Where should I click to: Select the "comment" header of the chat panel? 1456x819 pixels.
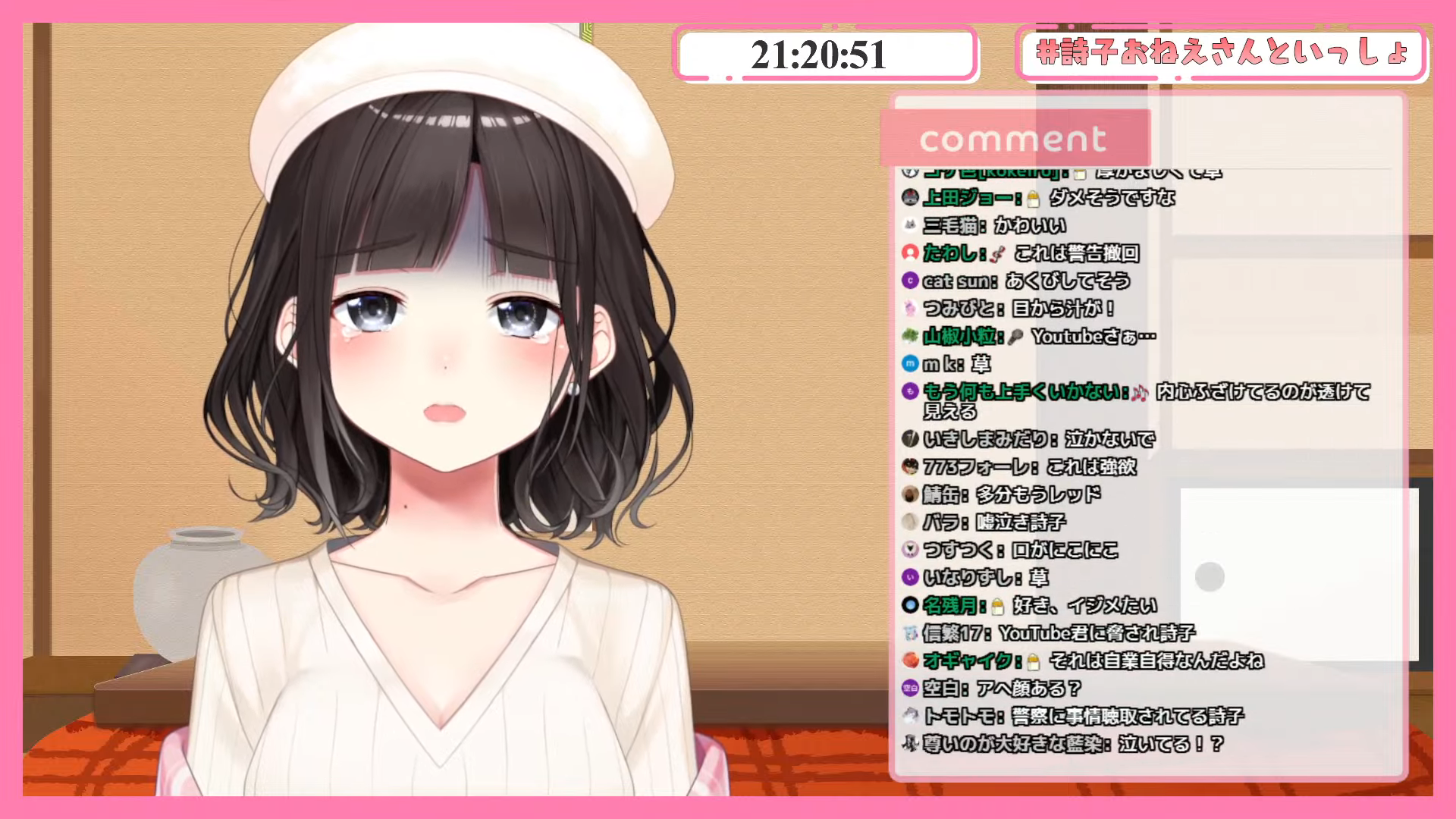[x=1014, y=140]
